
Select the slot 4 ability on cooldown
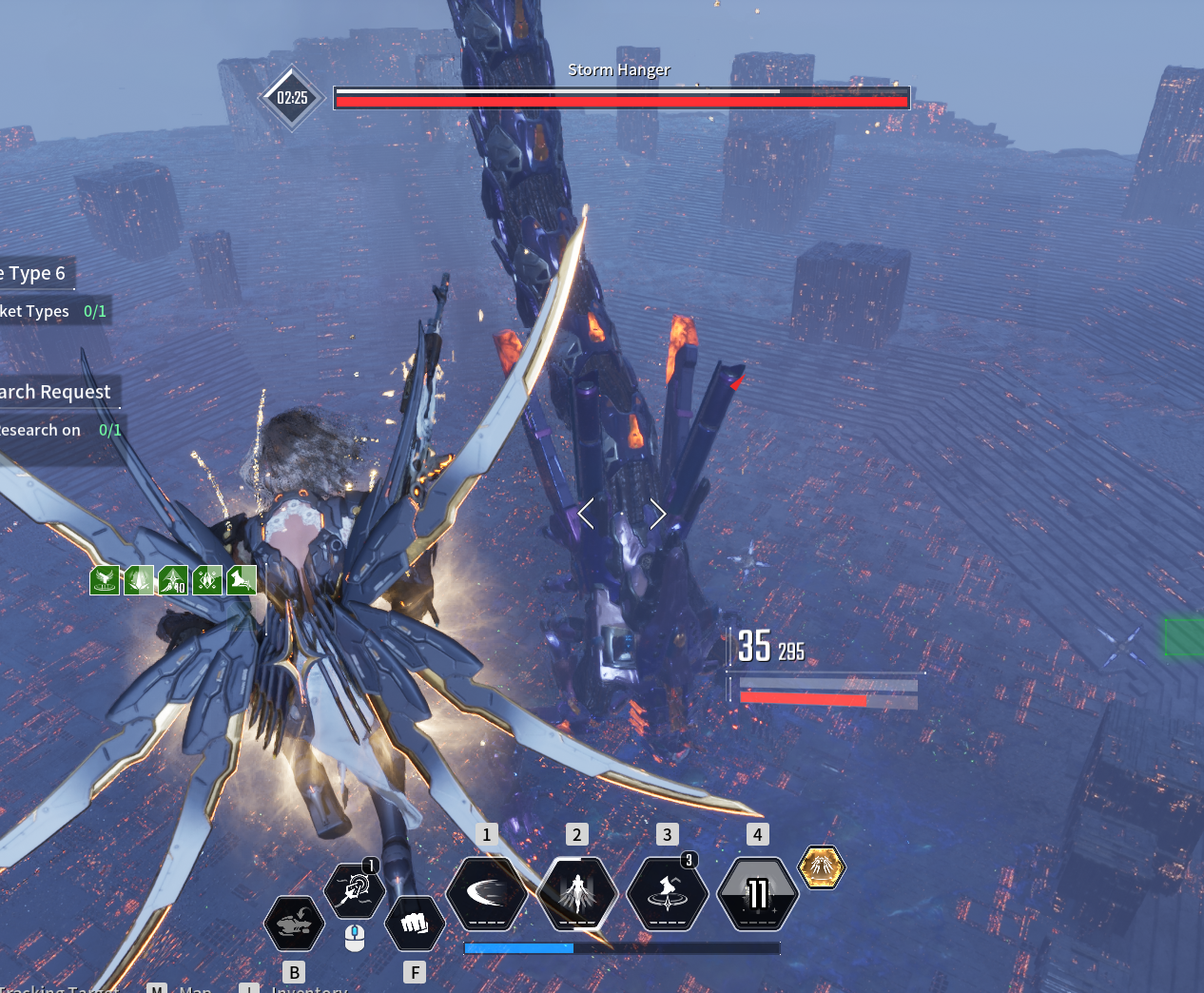click(757, 894)
